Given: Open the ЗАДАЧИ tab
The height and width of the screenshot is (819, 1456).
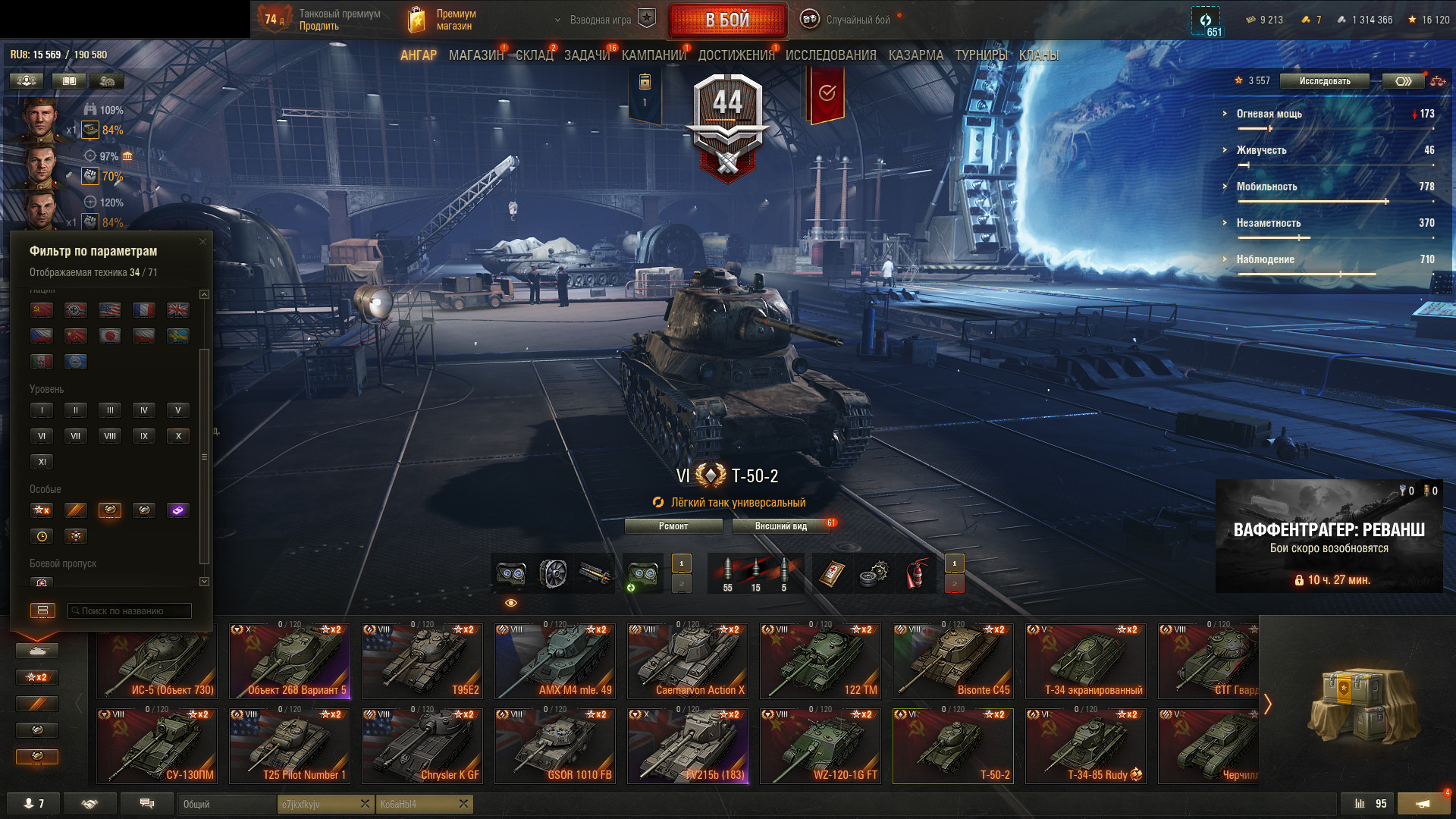Looking at the screenshot, I should [586, 55].
